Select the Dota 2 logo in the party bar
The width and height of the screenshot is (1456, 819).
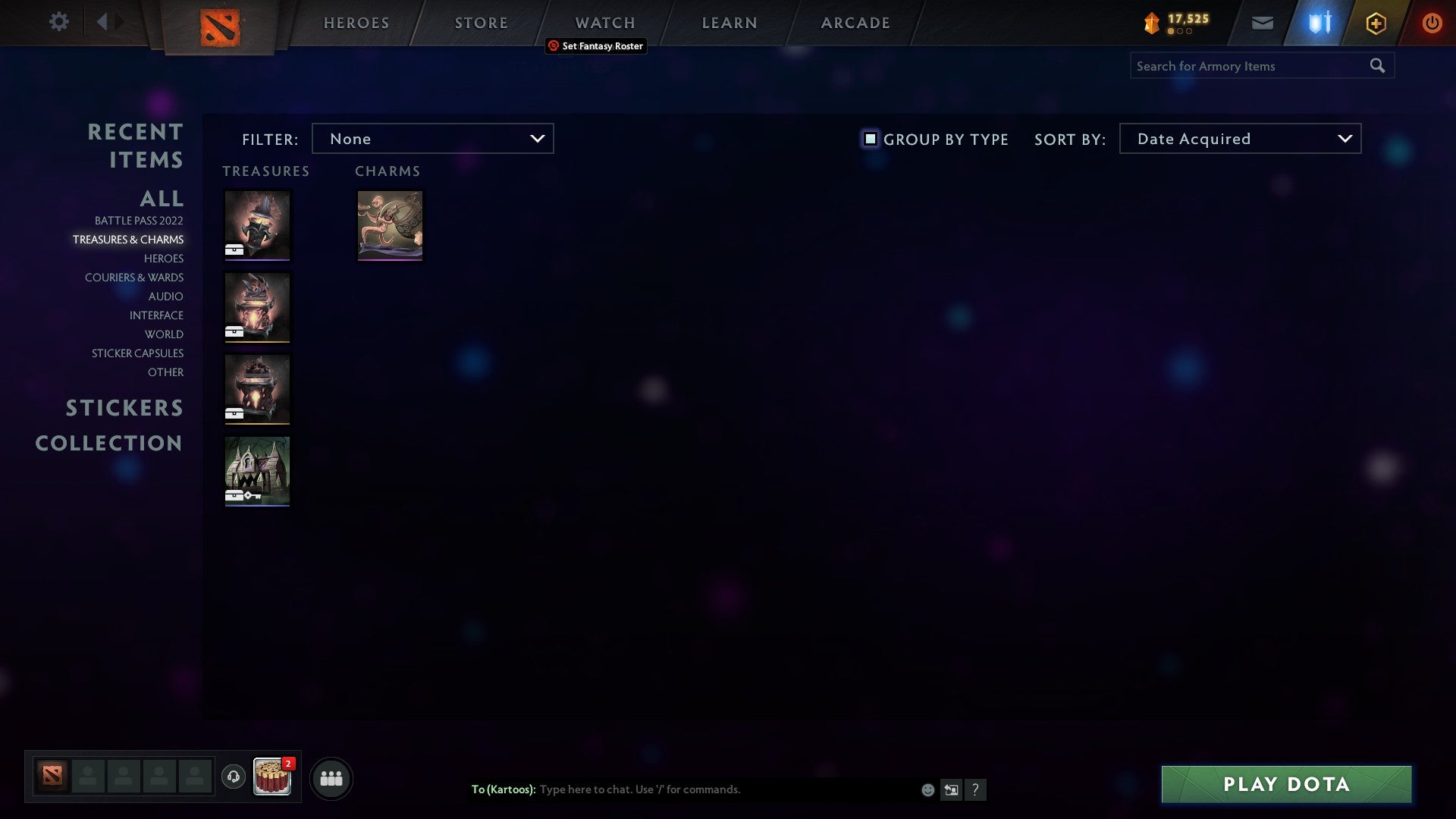click(53, 777)
